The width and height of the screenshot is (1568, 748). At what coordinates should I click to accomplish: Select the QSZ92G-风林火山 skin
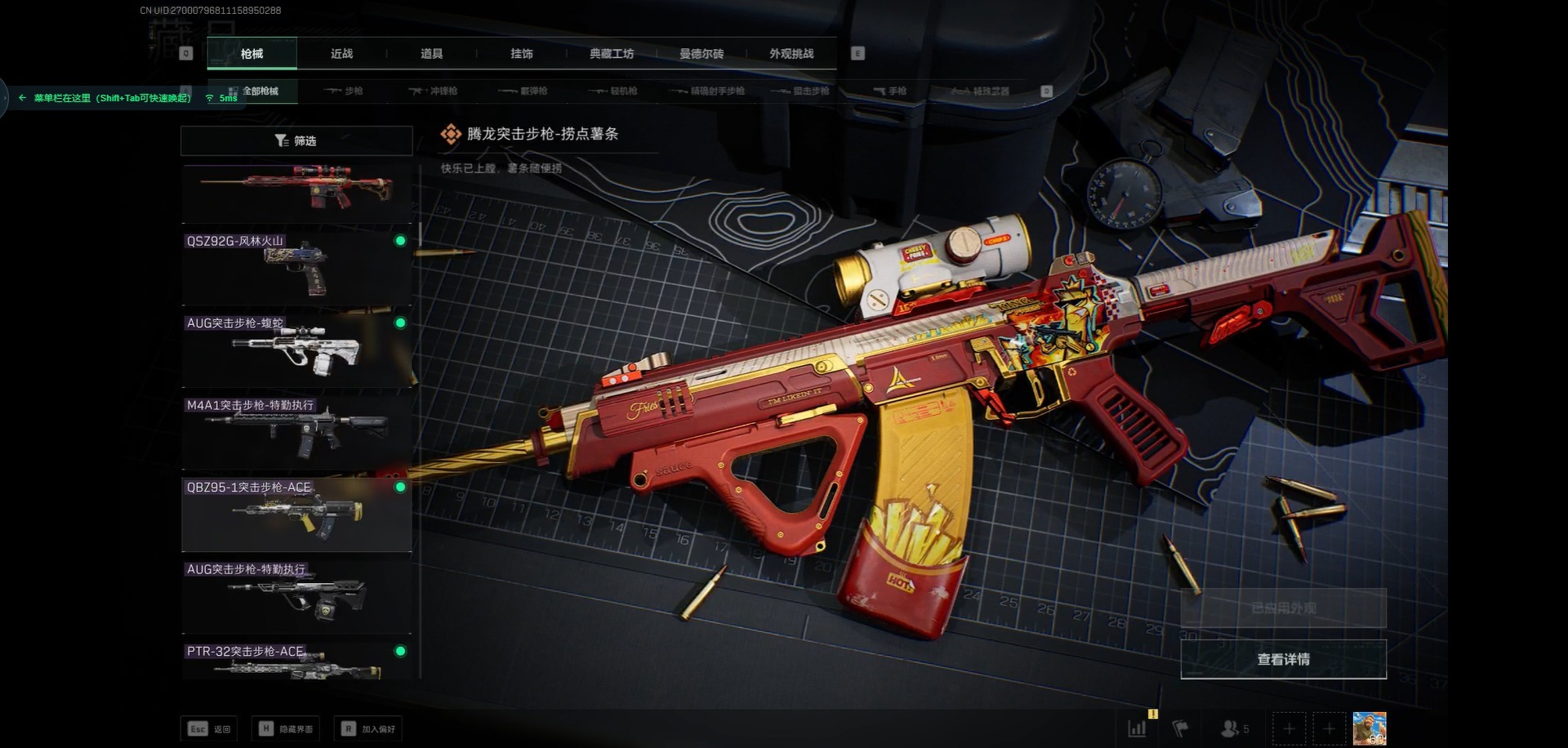[296, 267]
